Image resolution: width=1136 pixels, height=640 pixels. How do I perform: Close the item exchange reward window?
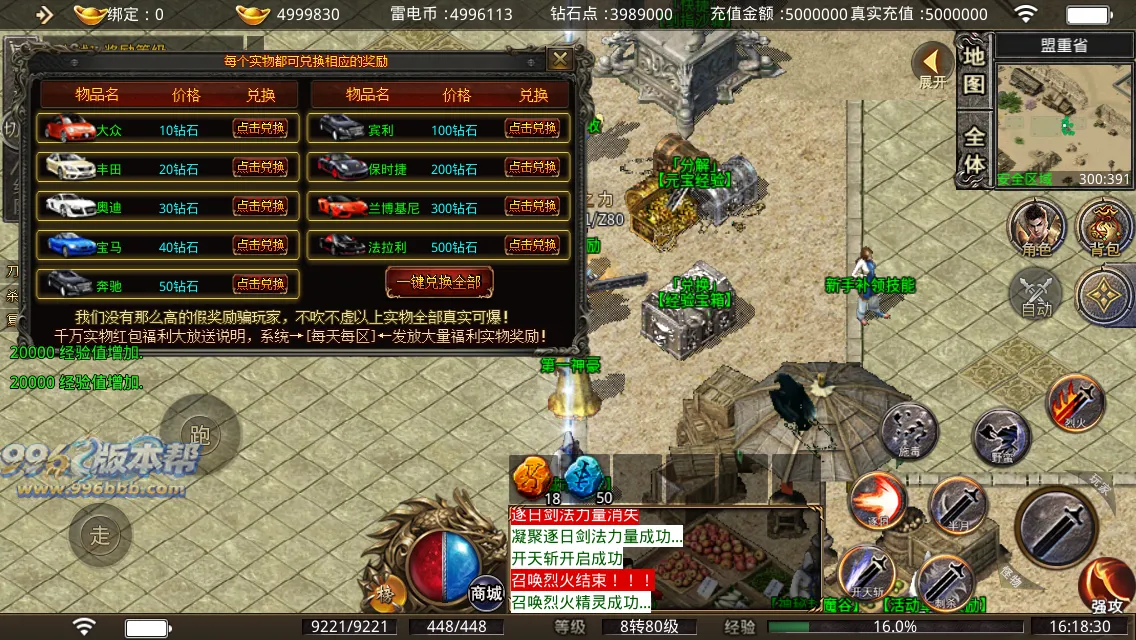coord(560,59)
